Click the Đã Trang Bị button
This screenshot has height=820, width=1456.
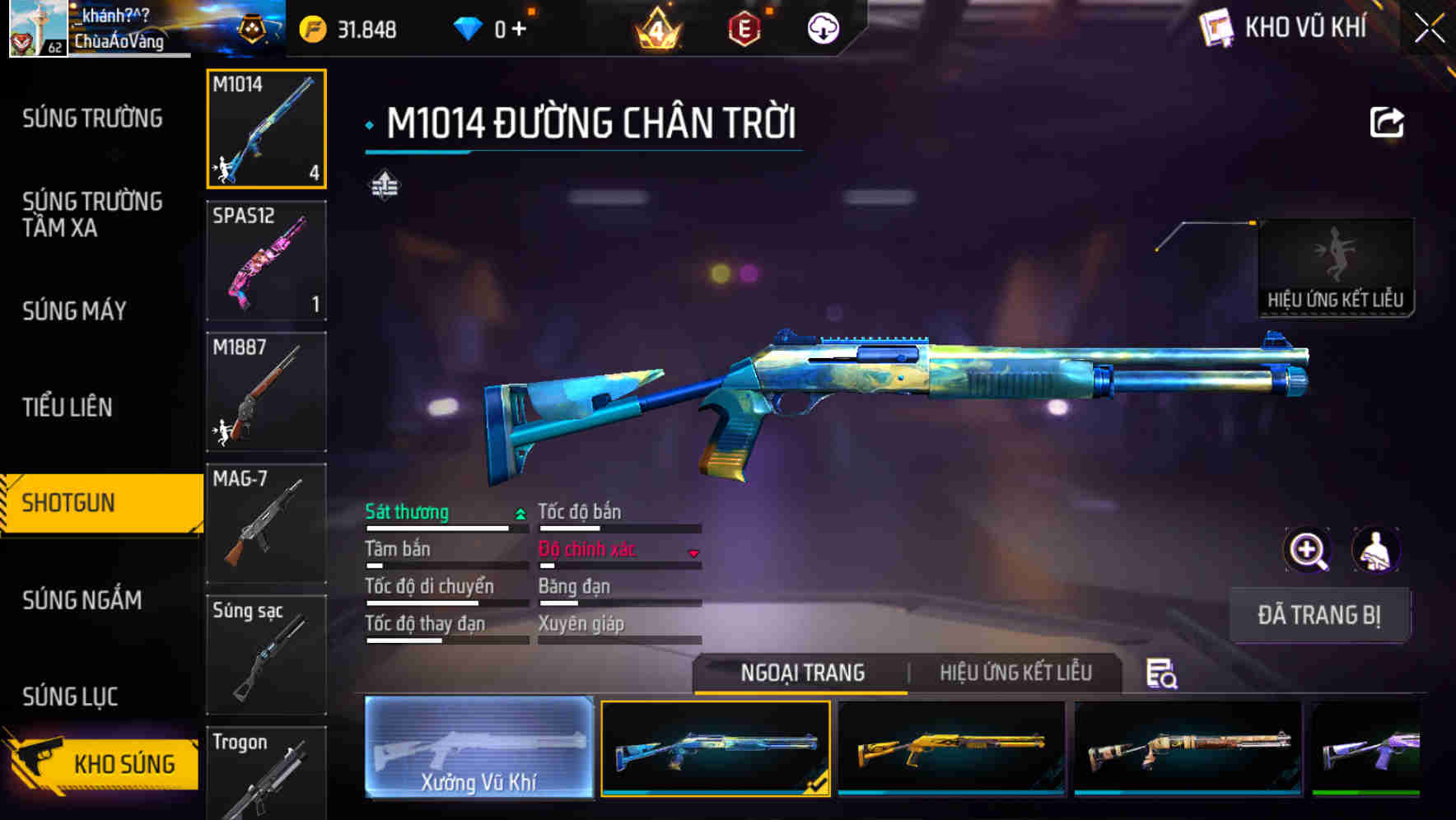[1319, 615]
